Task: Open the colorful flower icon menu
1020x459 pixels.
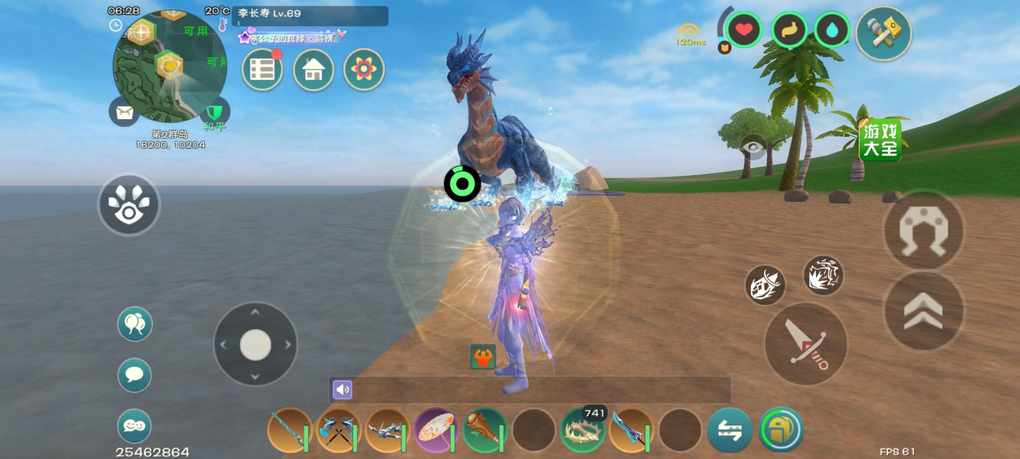Action: tap(364, 70)
